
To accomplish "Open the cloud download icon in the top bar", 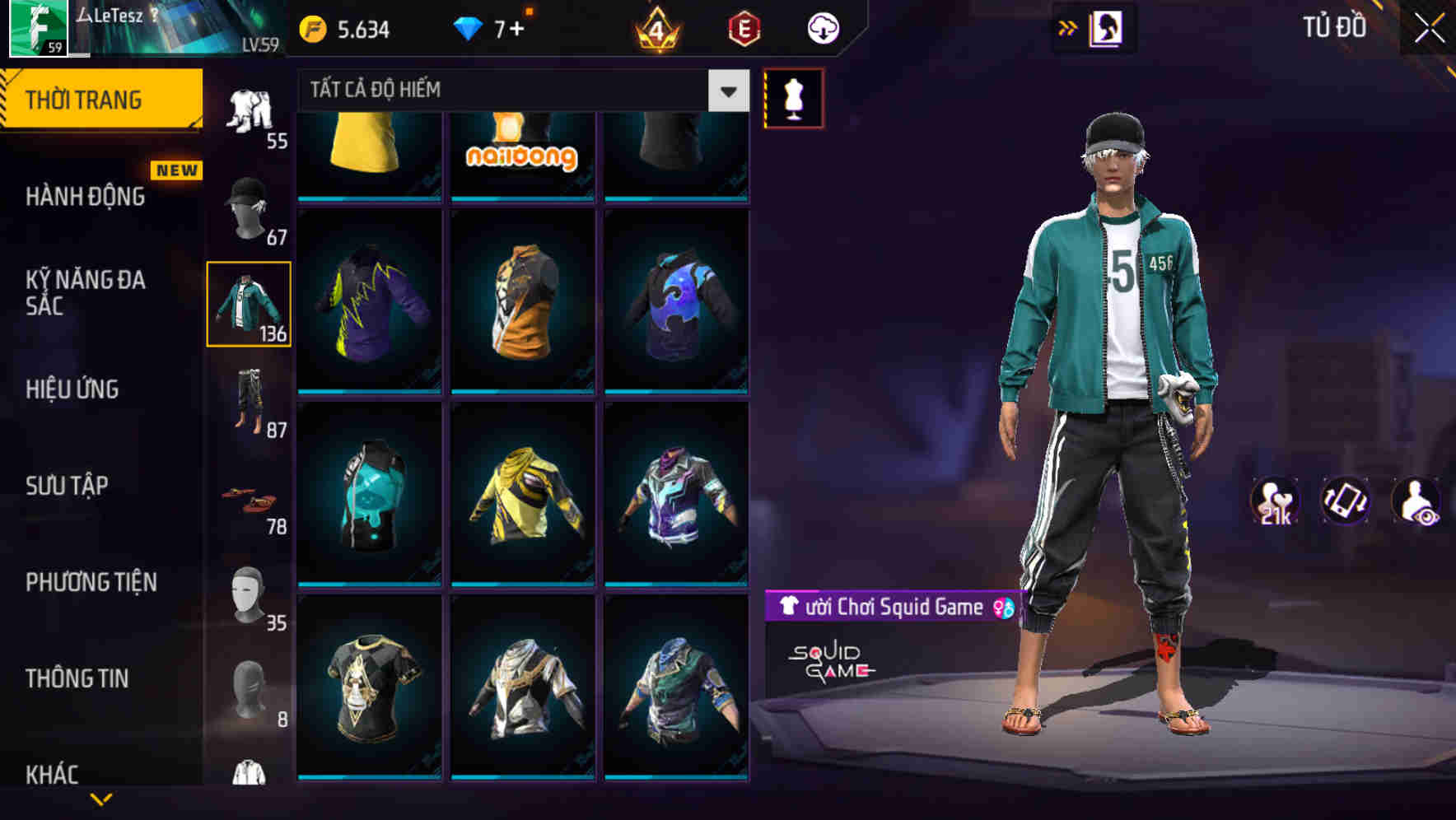I will (821, 27).
